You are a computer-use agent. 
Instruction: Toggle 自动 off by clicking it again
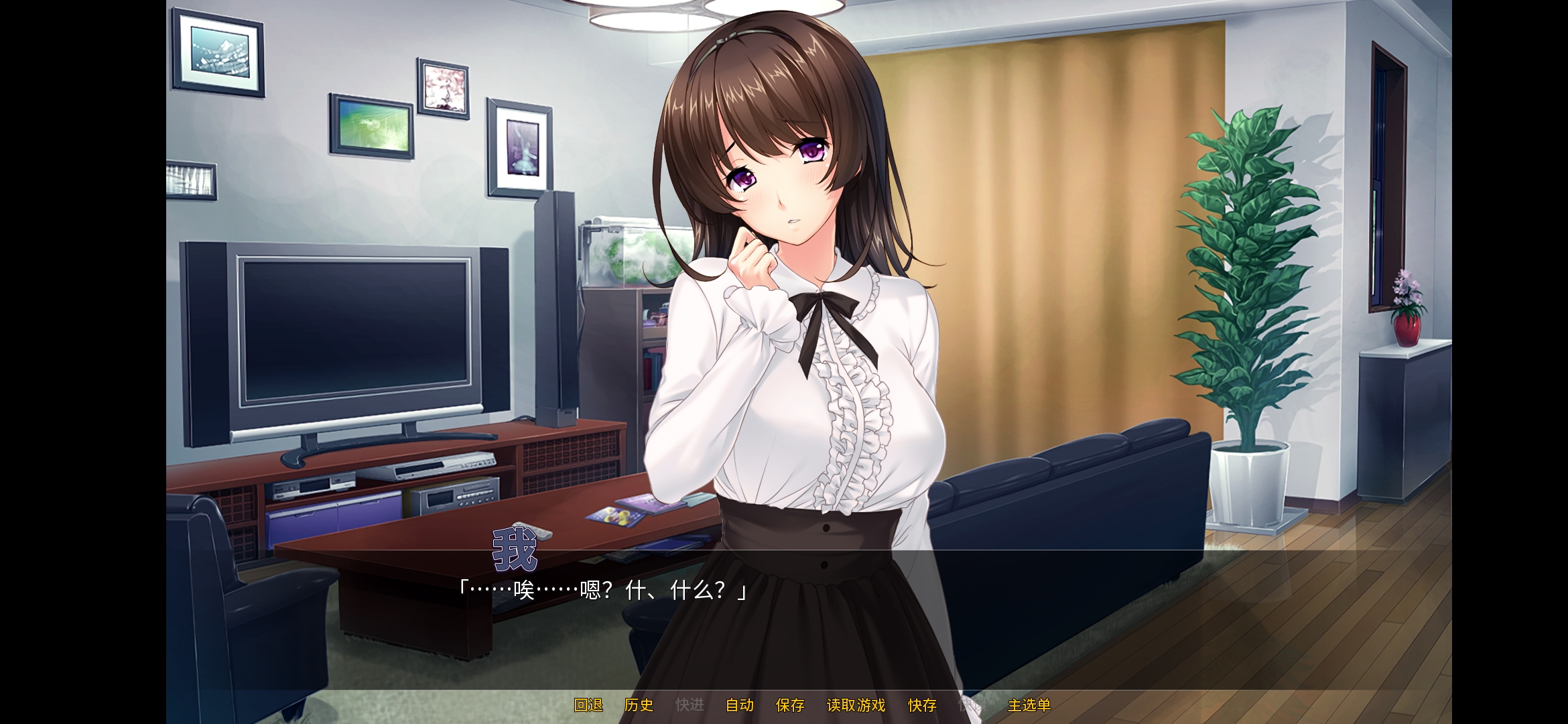pos(740,706)
